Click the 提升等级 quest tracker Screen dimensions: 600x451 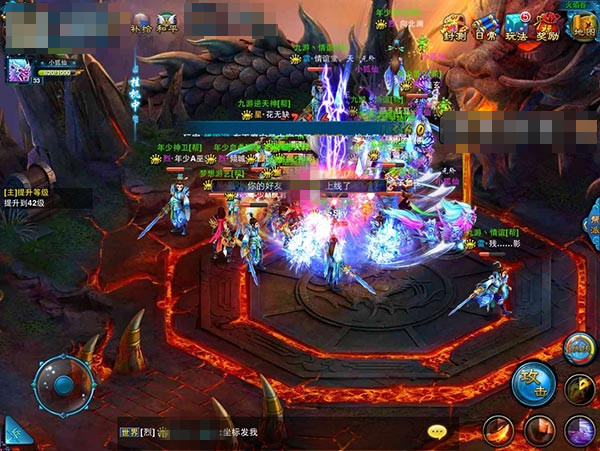[30, 197]
